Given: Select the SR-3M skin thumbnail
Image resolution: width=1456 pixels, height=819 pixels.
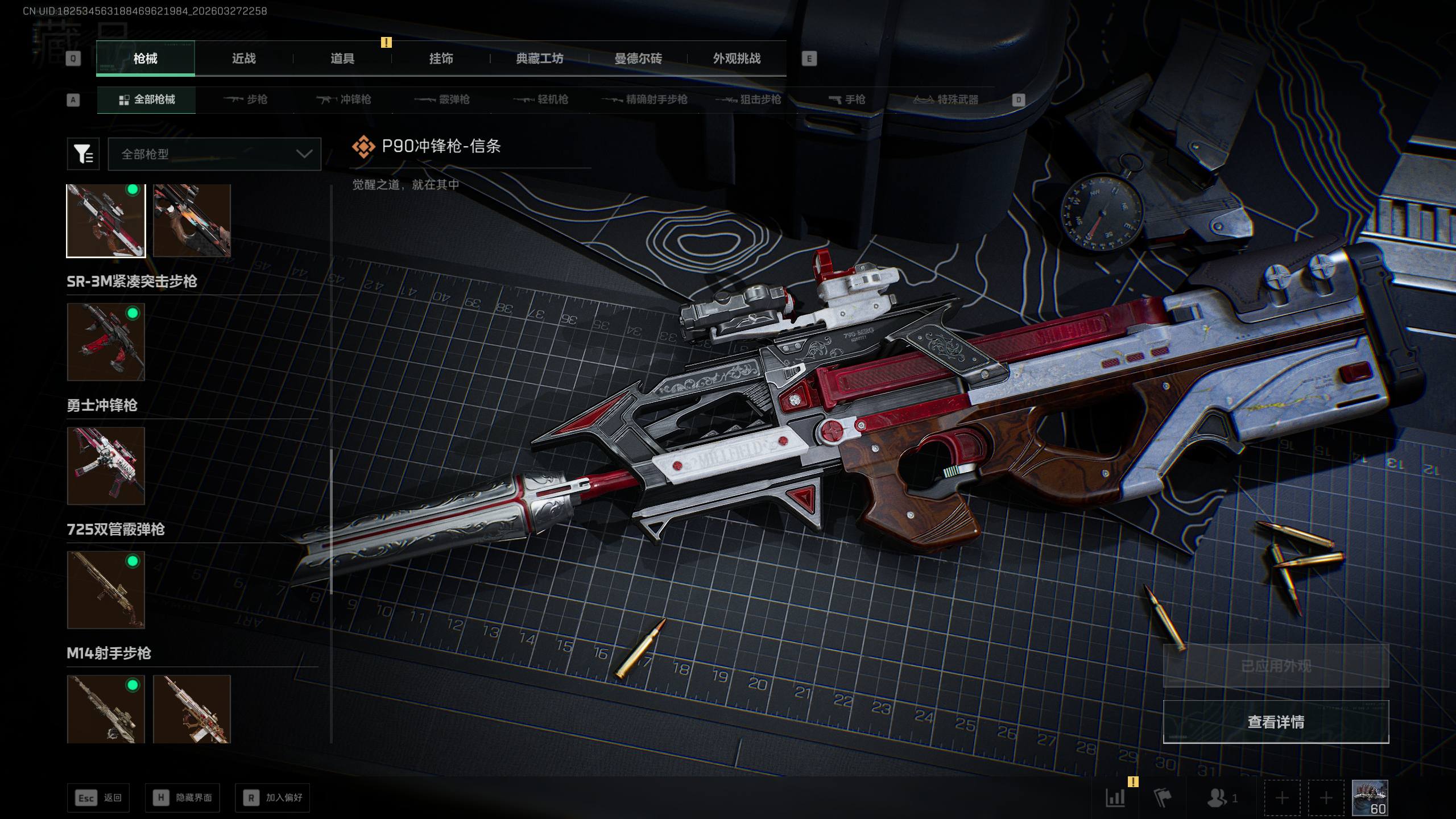Looking at the screenshot, I should tap(106, 342).
